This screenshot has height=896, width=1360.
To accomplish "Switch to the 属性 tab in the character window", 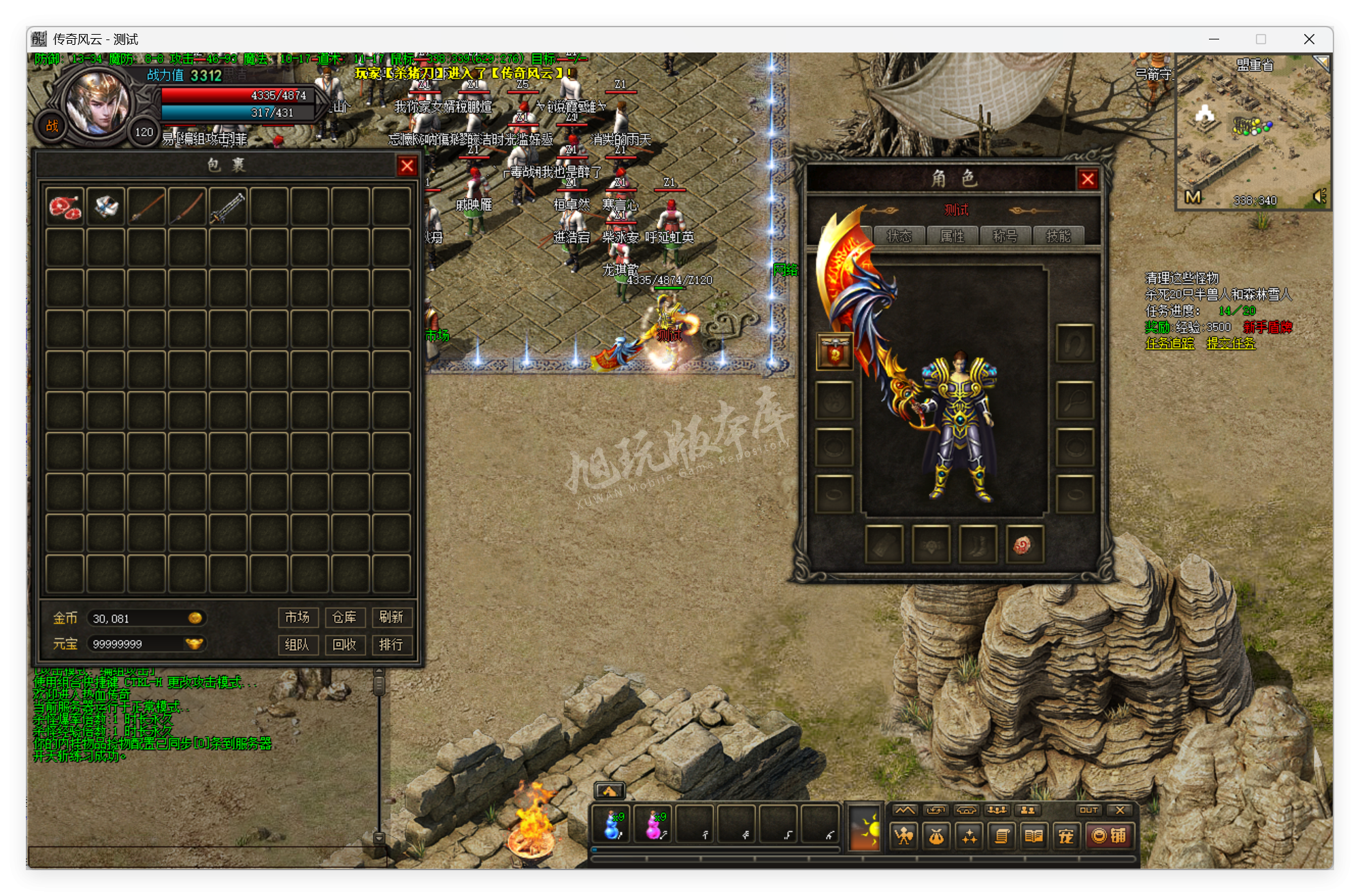I will [954, 236].
